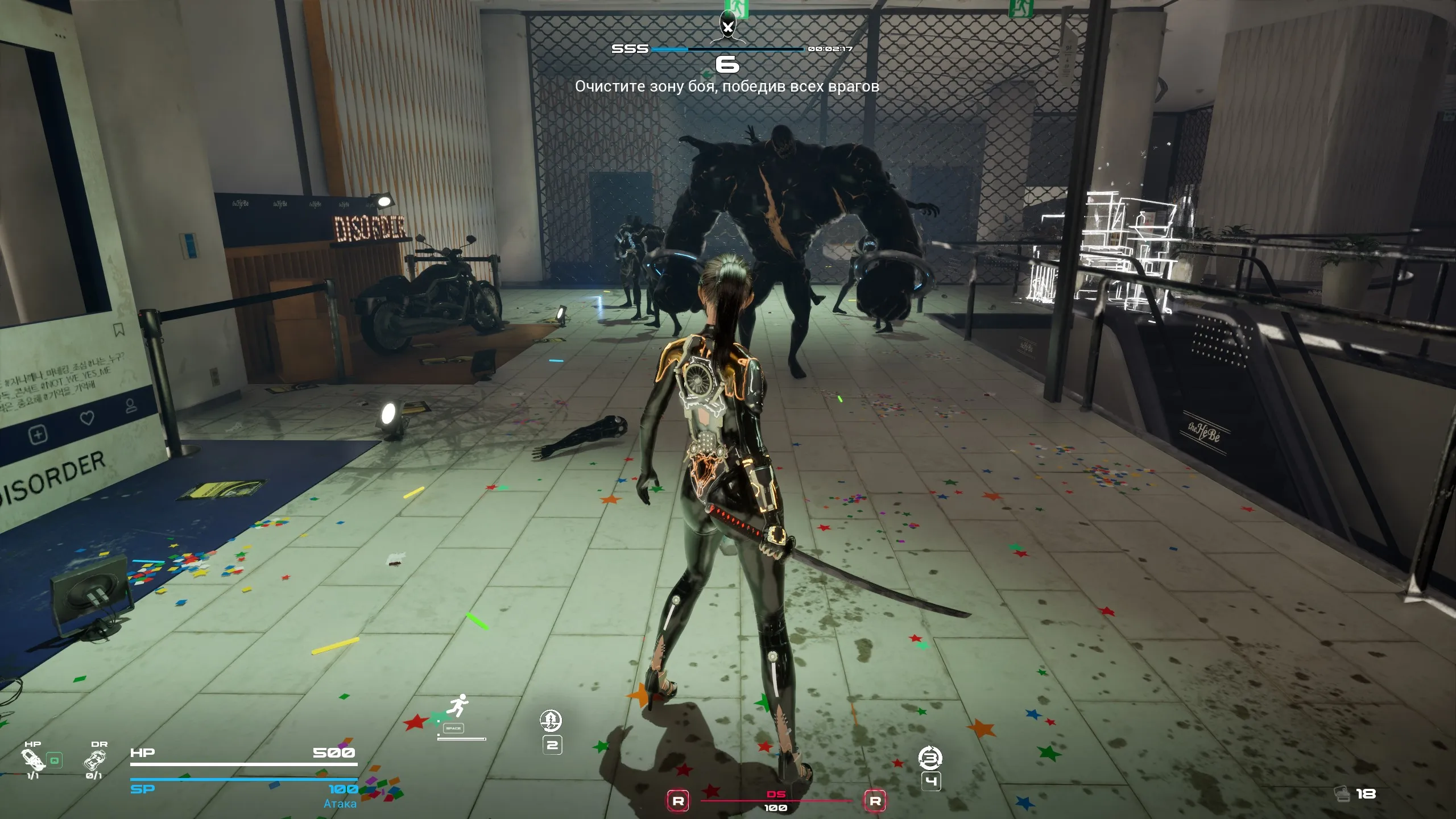Click the enemy head icon above the counter
The width and height of the screenshot is (1456, 819).
click(727, 26)
